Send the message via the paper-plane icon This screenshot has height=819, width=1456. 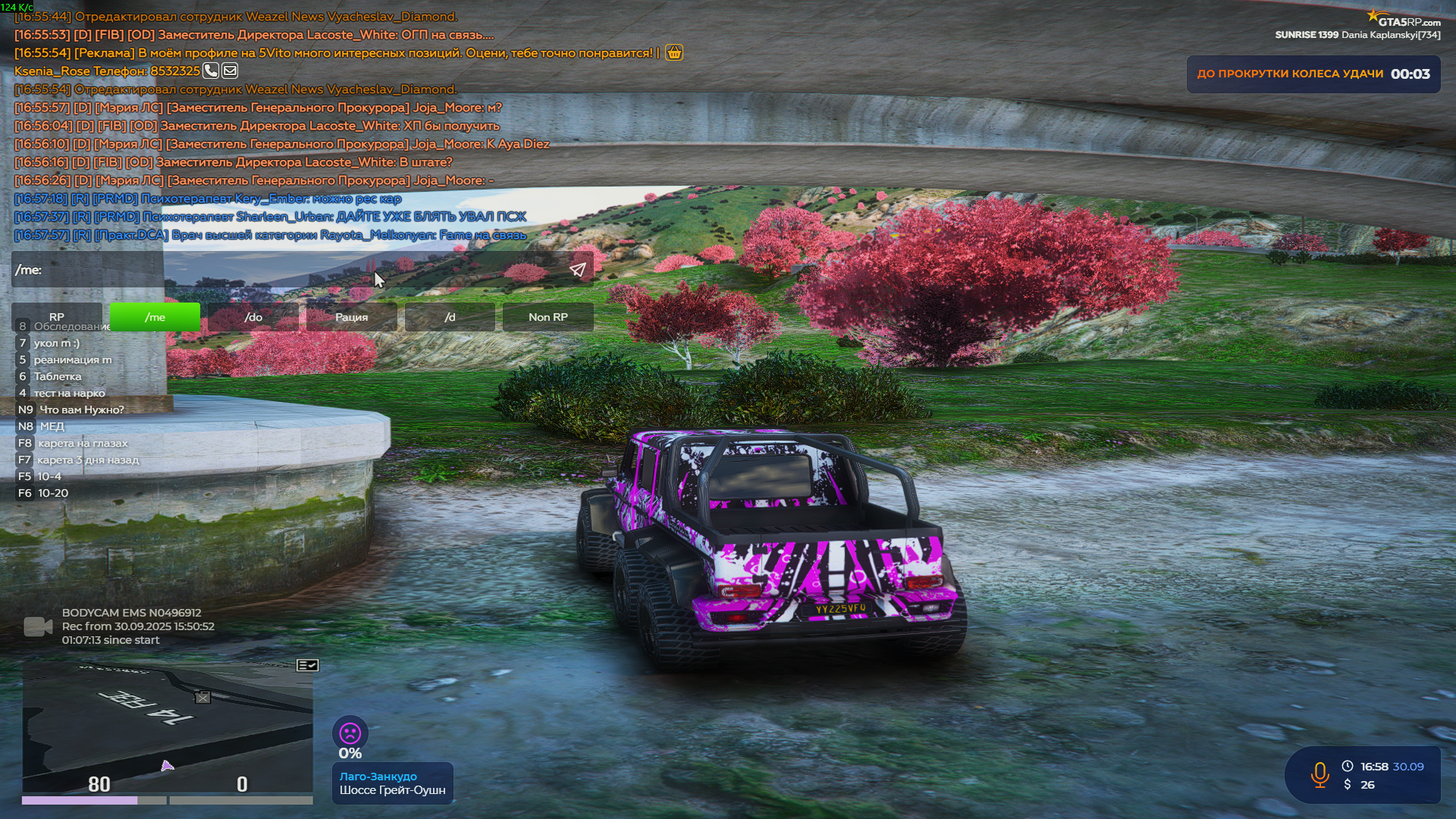579,268
